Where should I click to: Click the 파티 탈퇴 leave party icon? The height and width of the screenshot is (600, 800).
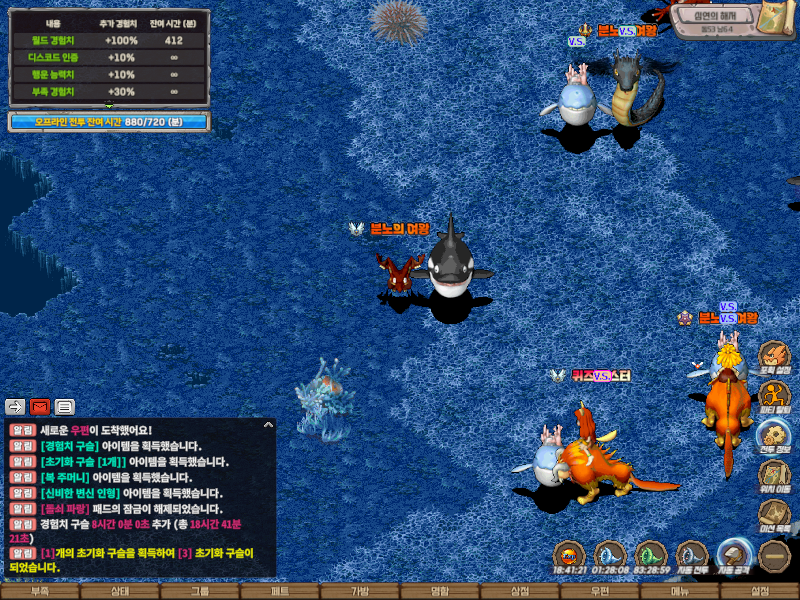774,395
